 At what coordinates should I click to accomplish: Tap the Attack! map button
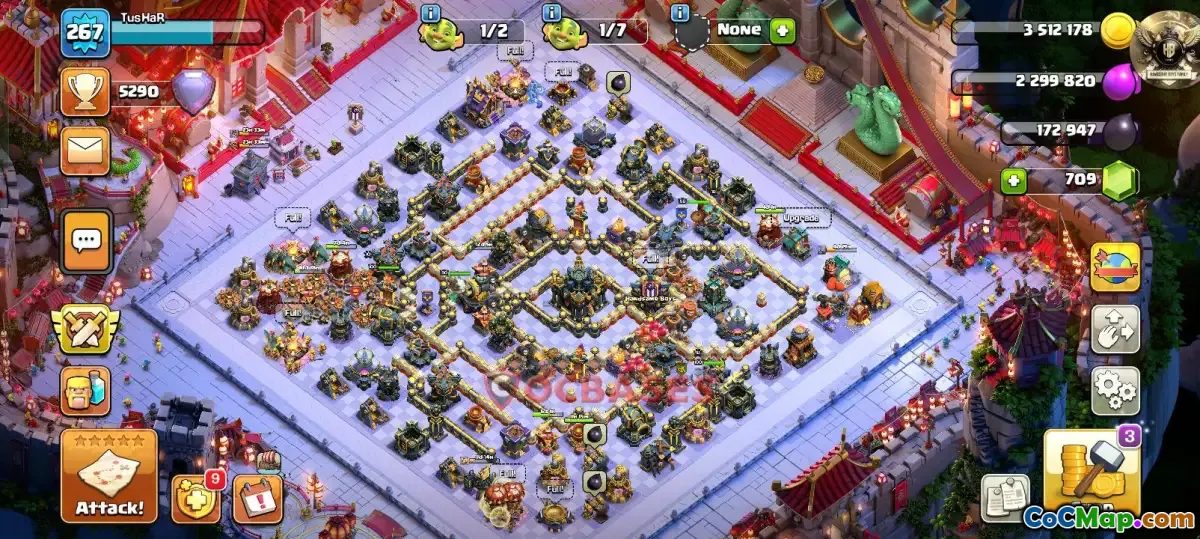109,477
